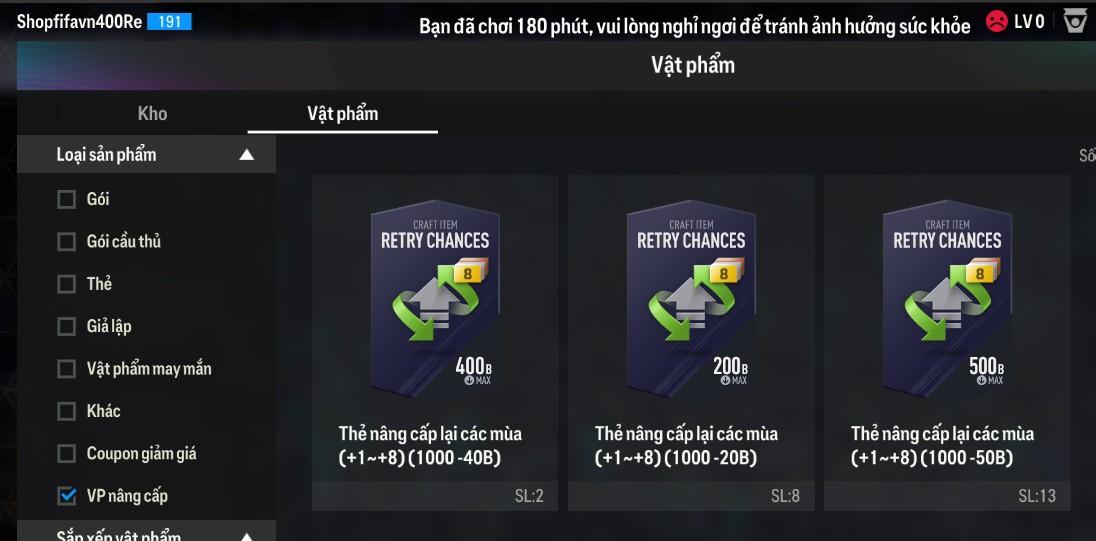1096x541 pixels.
Task: Tick the Gói checkbox
Action: point(67,199)
